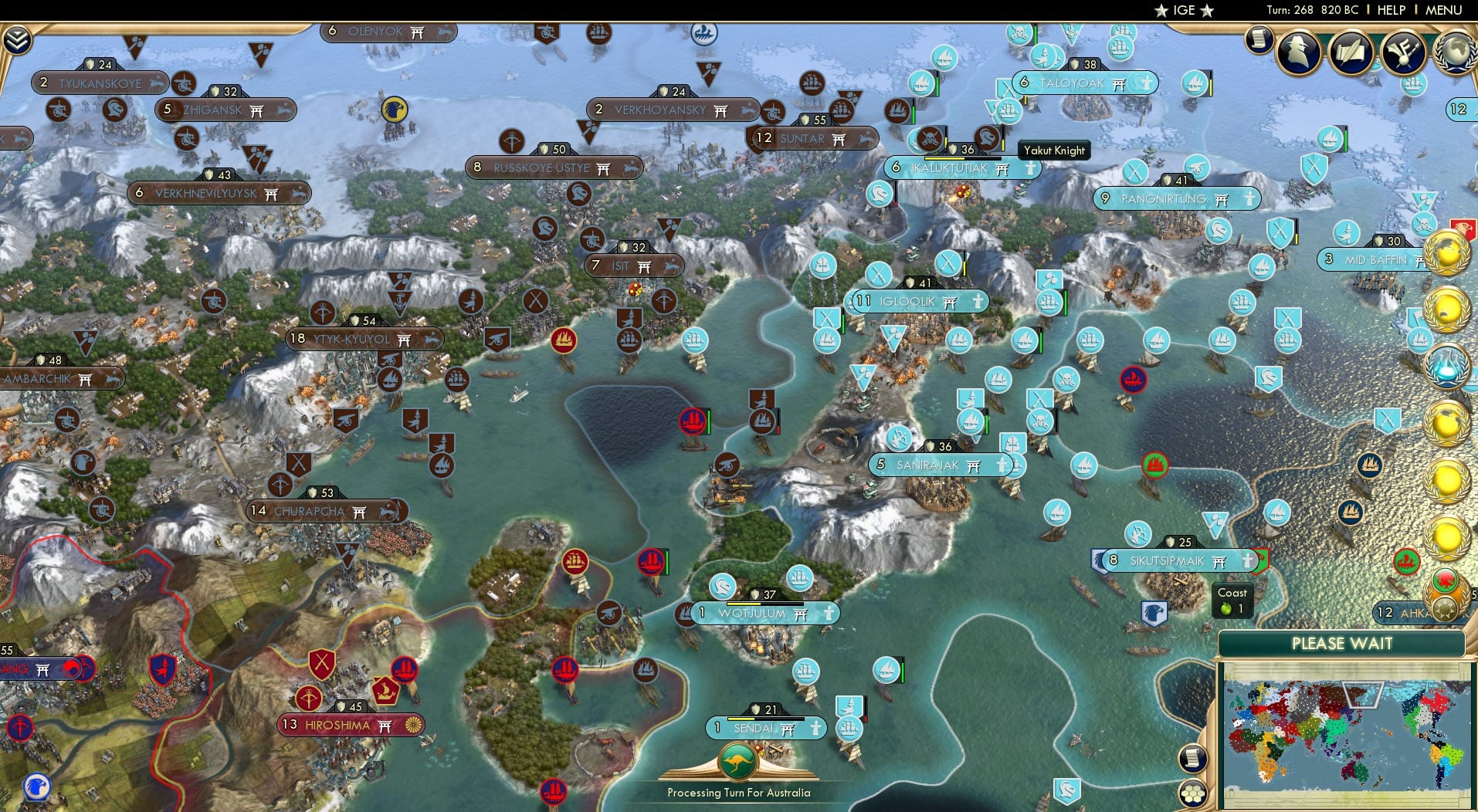Click the gold production bar above Wotjulum

coord(761,595)
